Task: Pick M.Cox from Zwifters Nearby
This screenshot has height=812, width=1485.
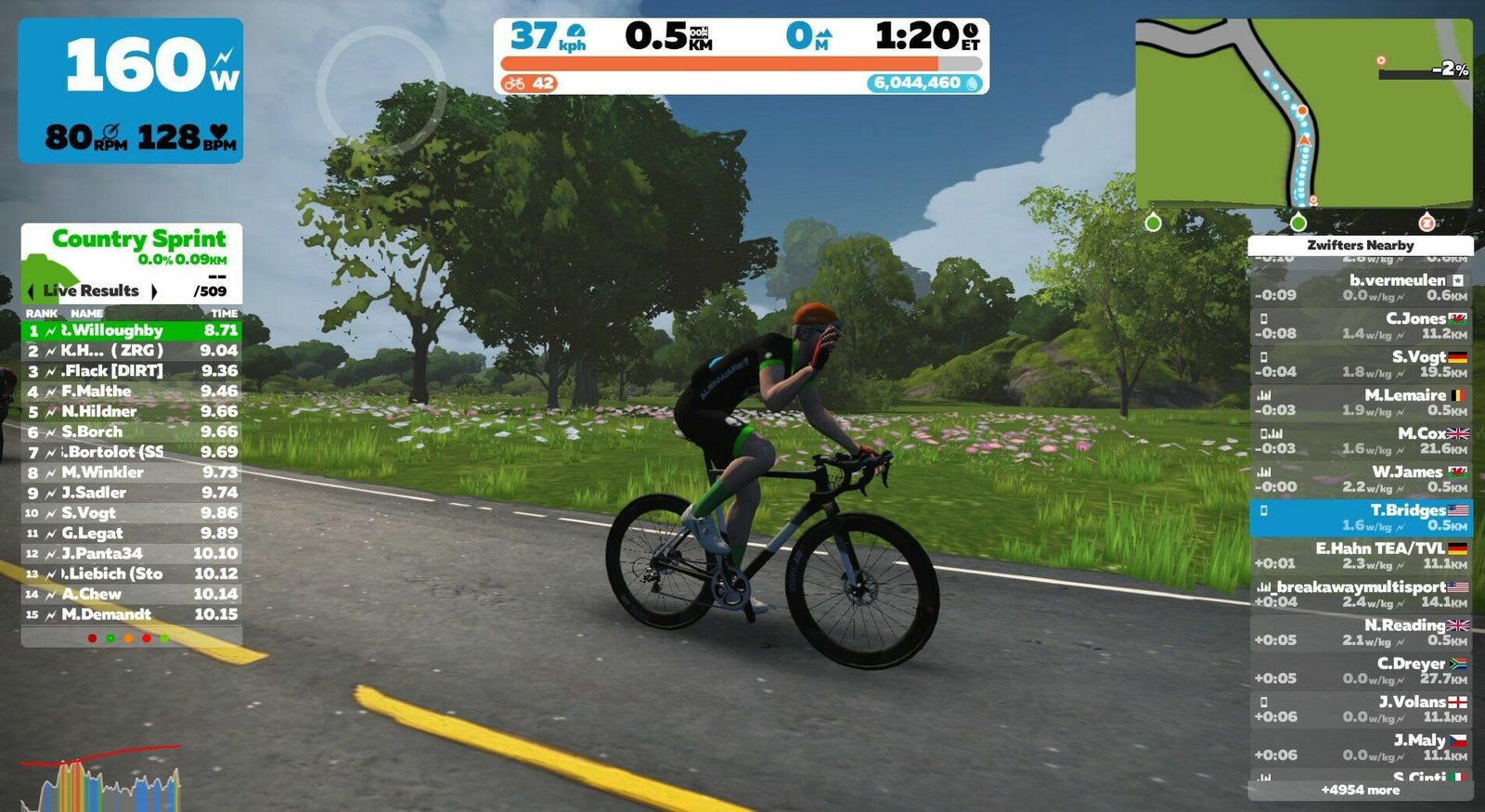Action: pyautogui.click(x=1360, y=440)
